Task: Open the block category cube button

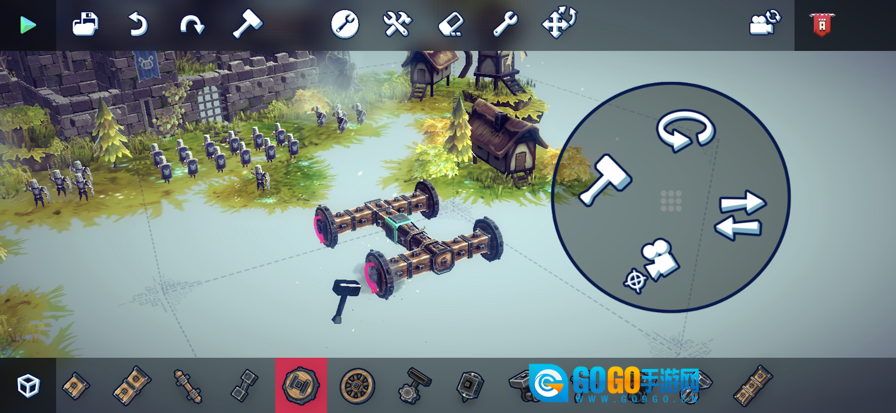Action: pyautogui.click(x=28, y=385)
